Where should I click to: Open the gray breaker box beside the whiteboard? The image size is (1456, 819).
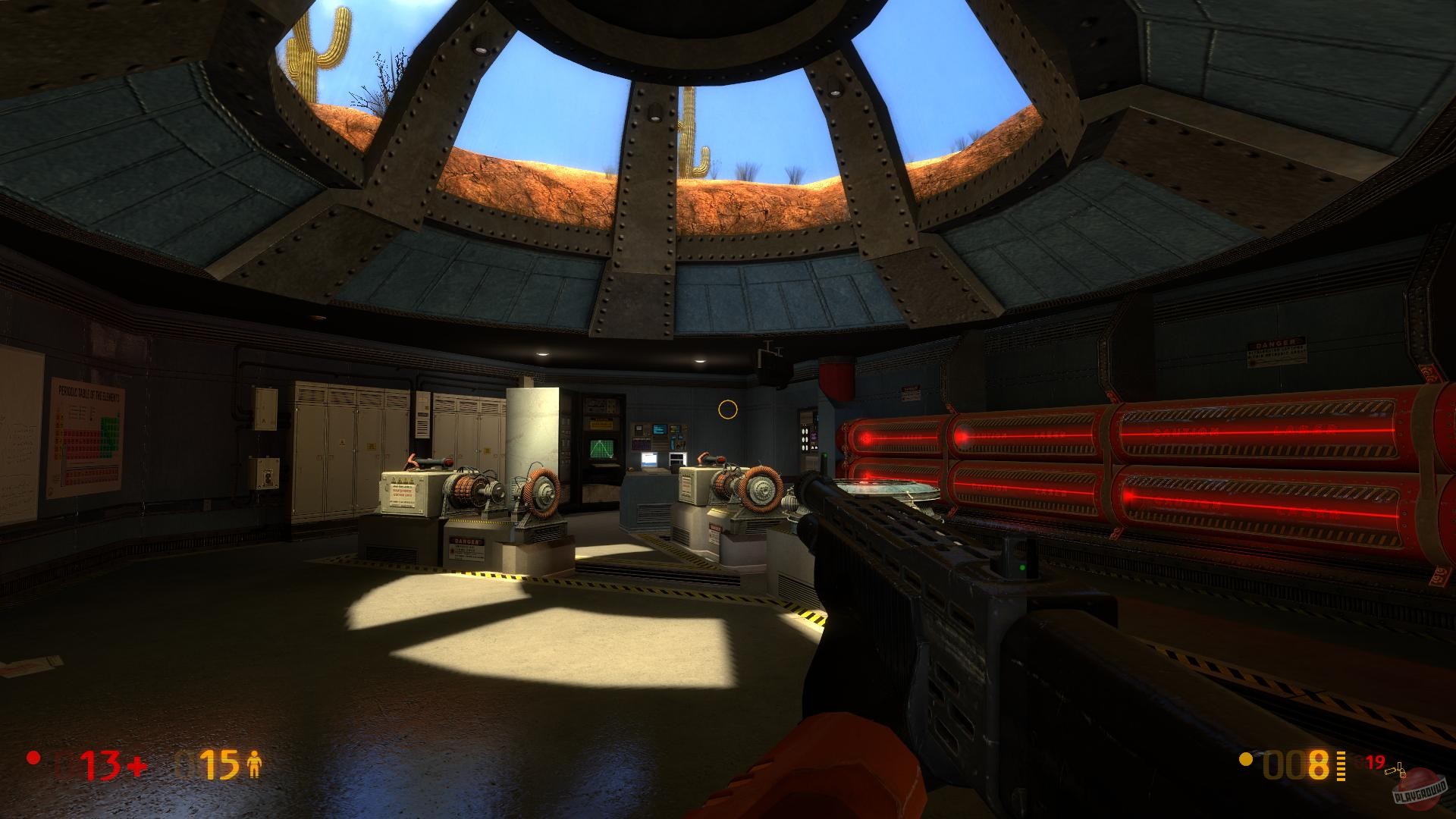point(265,409)
